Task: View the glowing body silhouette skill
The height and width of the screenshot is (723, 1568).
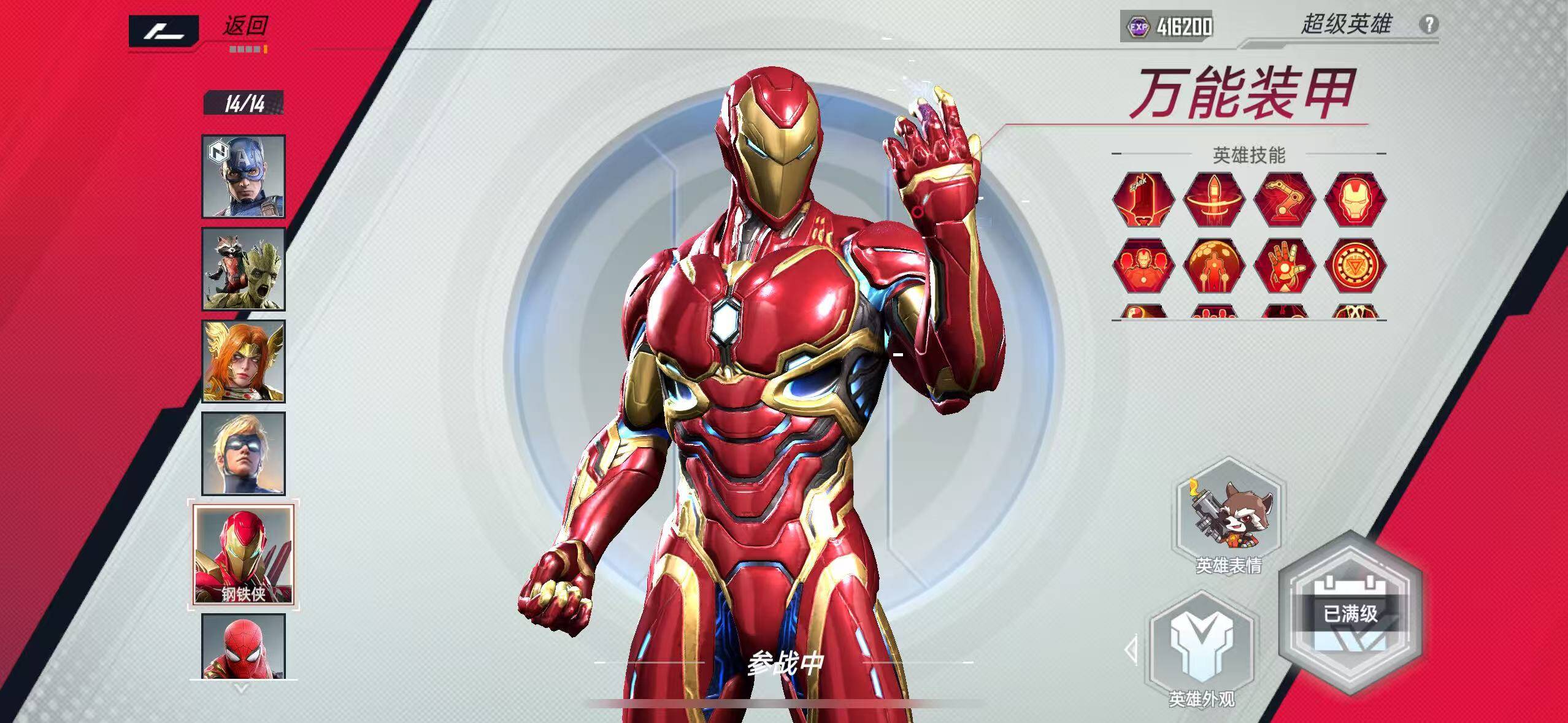Action: [x=1213, y=266]
